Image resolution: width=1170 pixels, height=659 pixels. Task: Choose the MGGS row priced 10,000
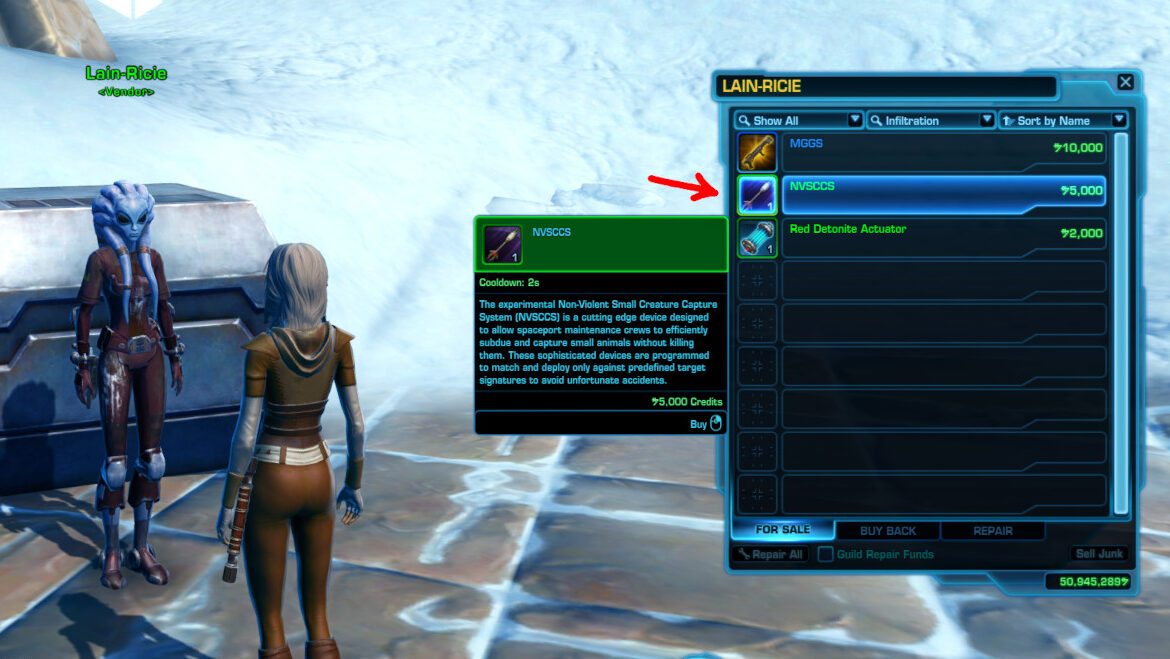tap(944, 153)
